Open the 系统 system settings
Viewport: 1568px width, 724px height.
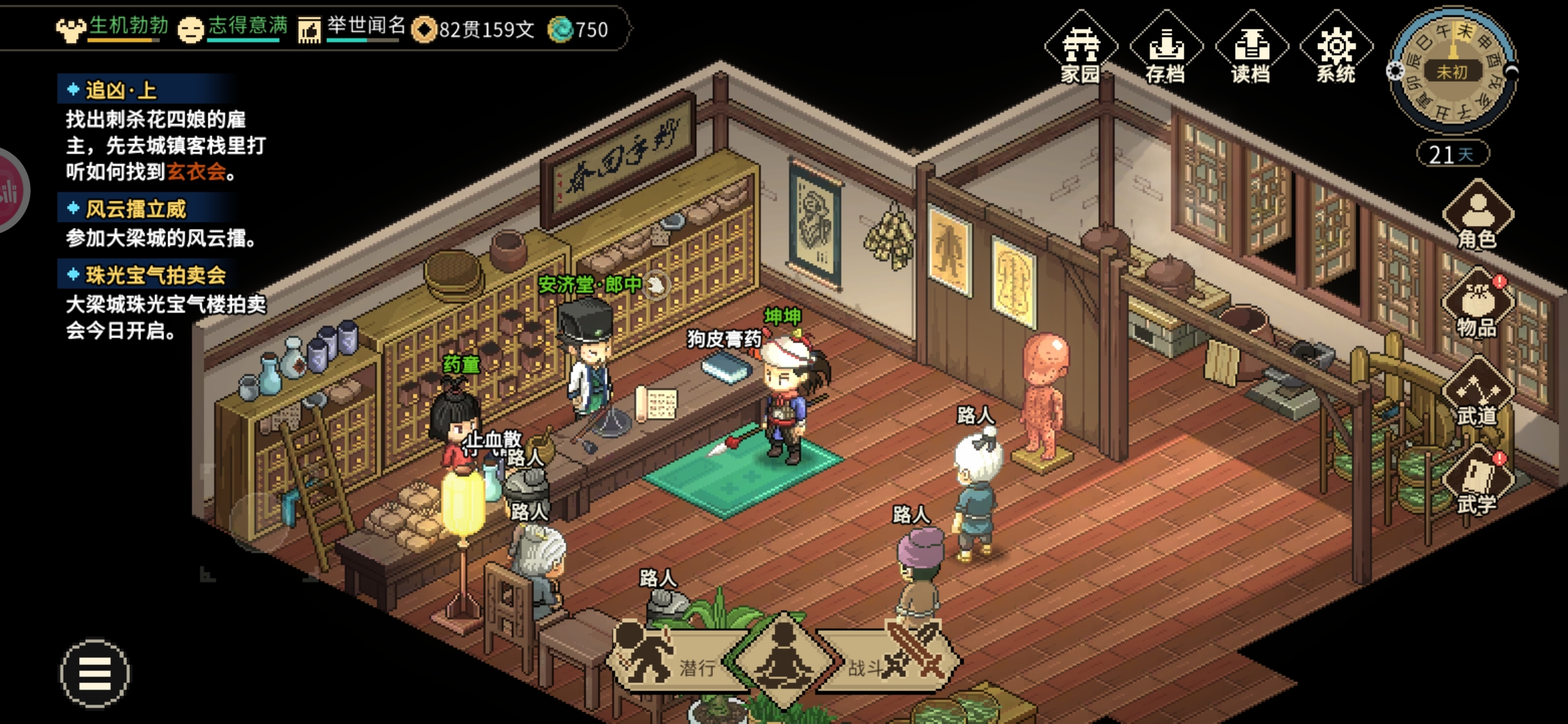coord(1336,48)
